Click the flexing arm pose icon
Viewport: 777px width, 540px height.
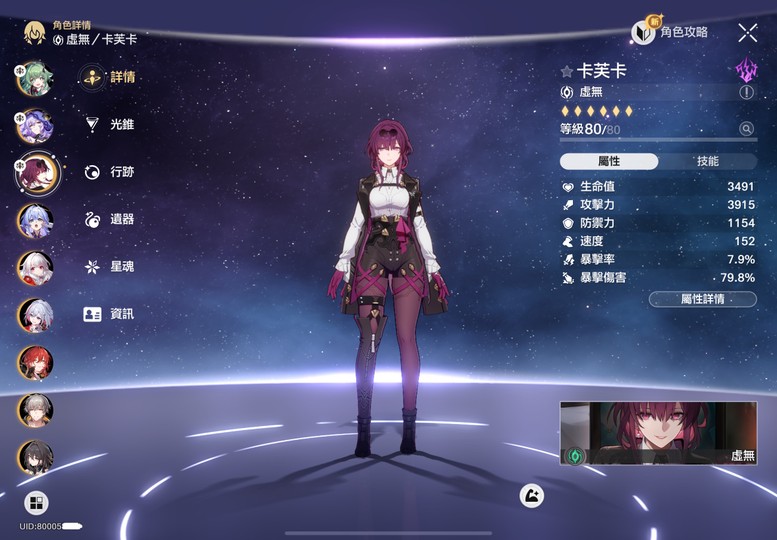(x=532, y=494)
